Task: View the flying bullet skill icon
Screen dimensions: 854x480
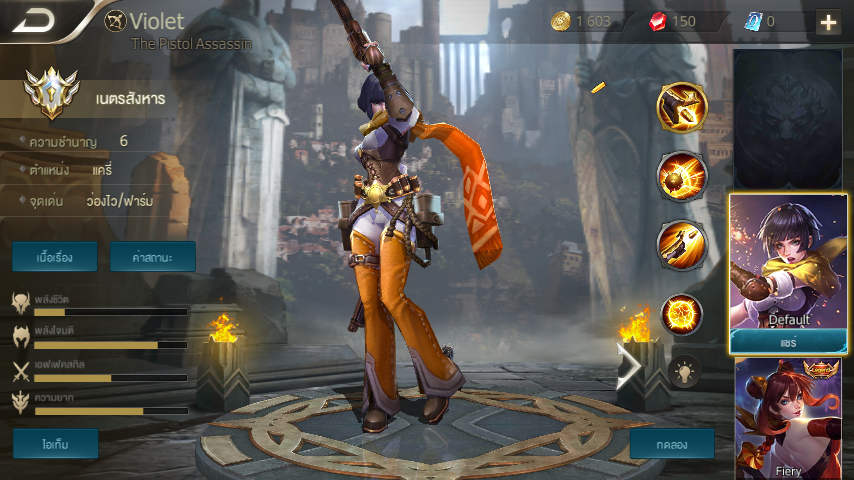Action: pyautogui.click(x=682, y=244)
